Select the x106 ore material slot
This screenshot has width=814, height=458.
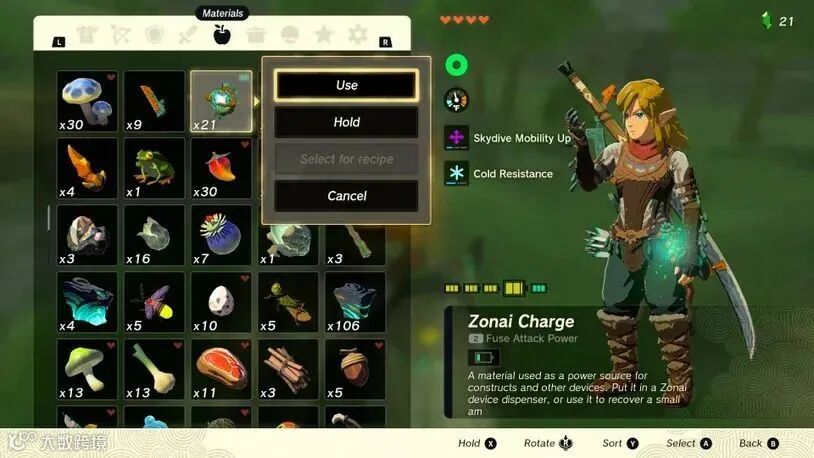(355, 302)
